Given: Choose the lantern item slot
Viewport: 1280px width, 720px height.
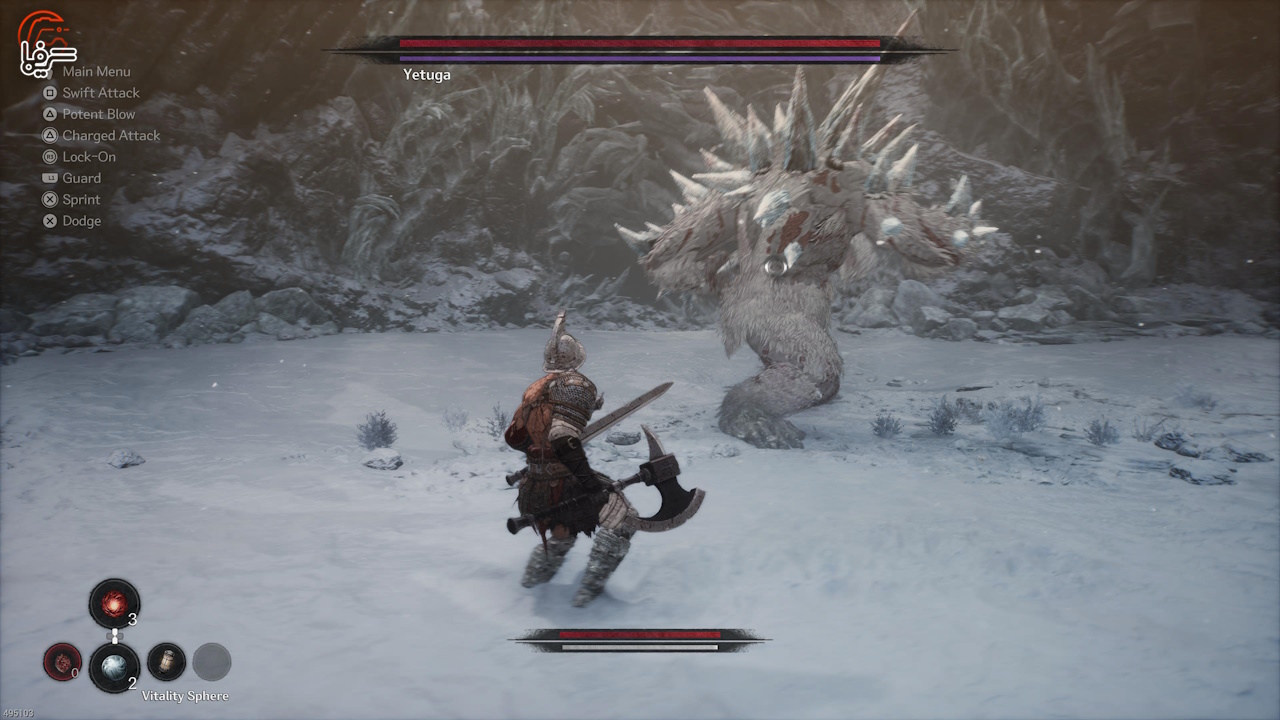Looking at the screenshot, I should (x=166, y=662).
